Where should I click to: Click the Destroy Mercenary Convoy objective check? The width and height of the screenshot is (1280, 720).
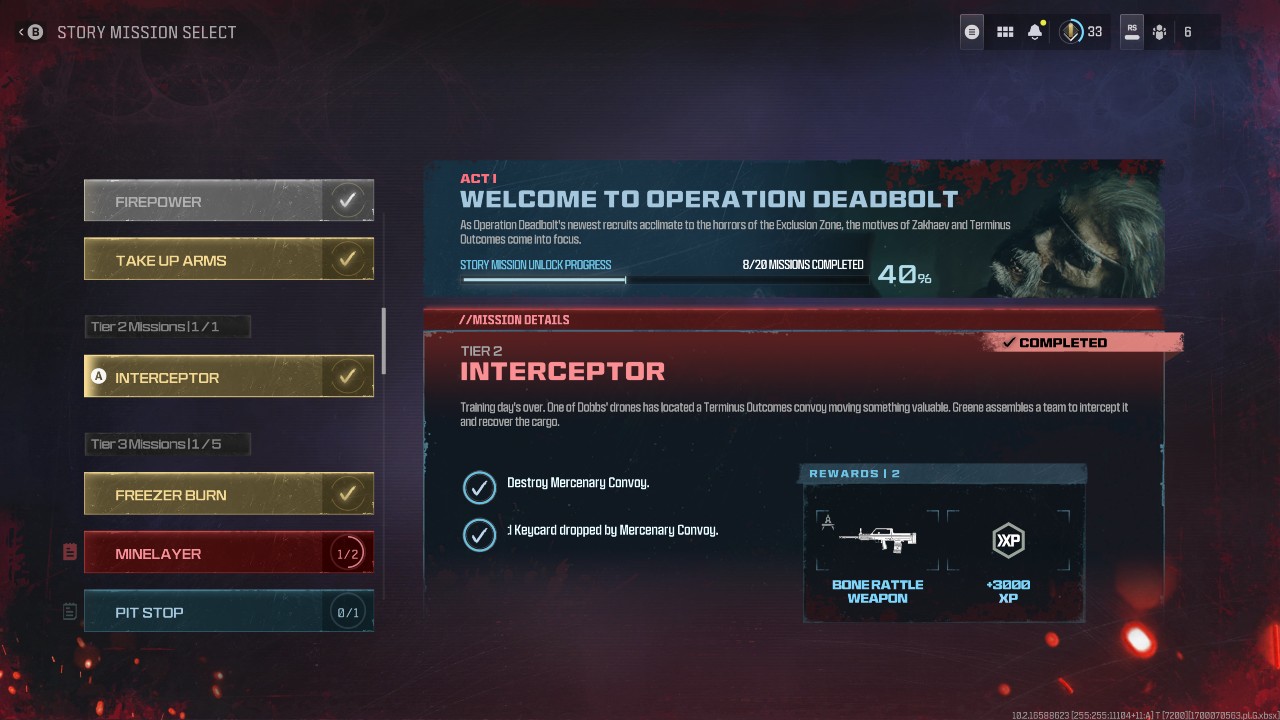point(480,488)
